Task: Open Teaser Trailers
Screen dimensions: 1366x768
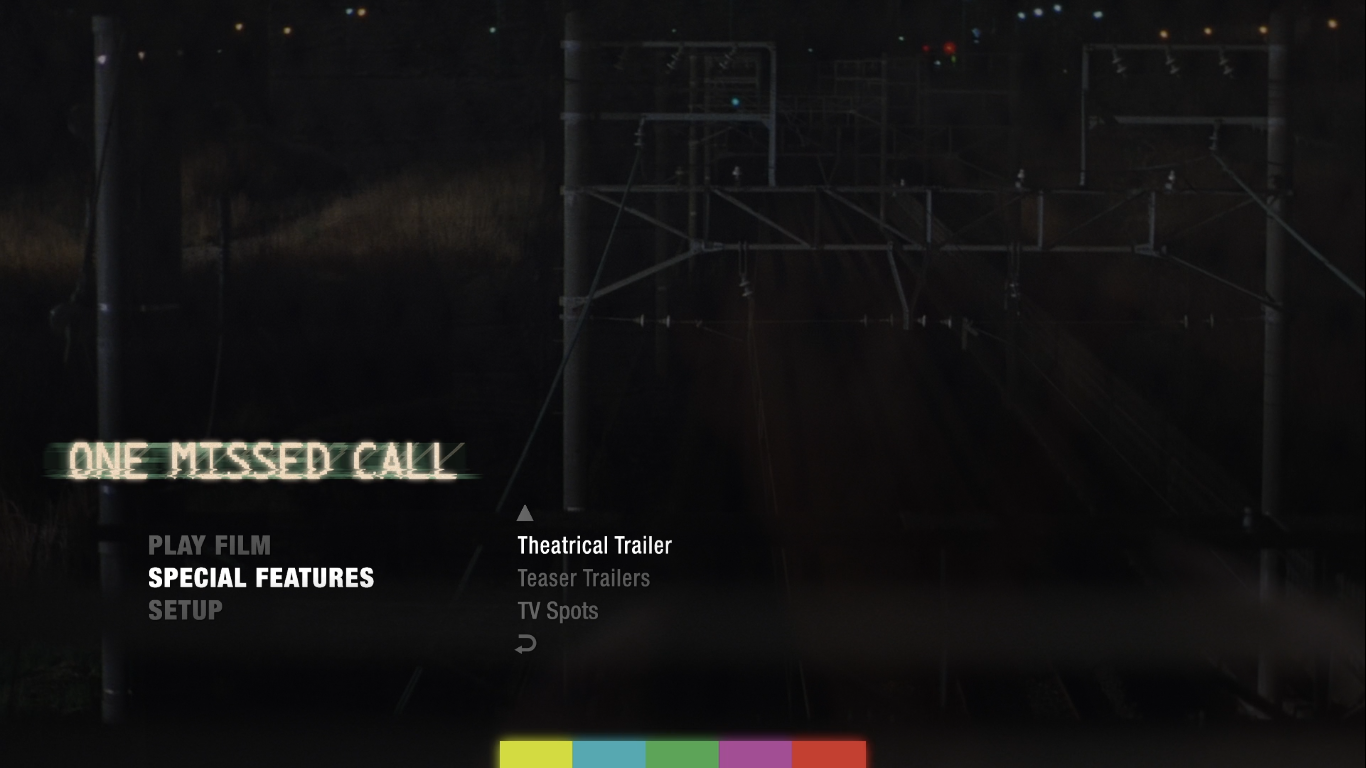Action: tap(583, 578)
